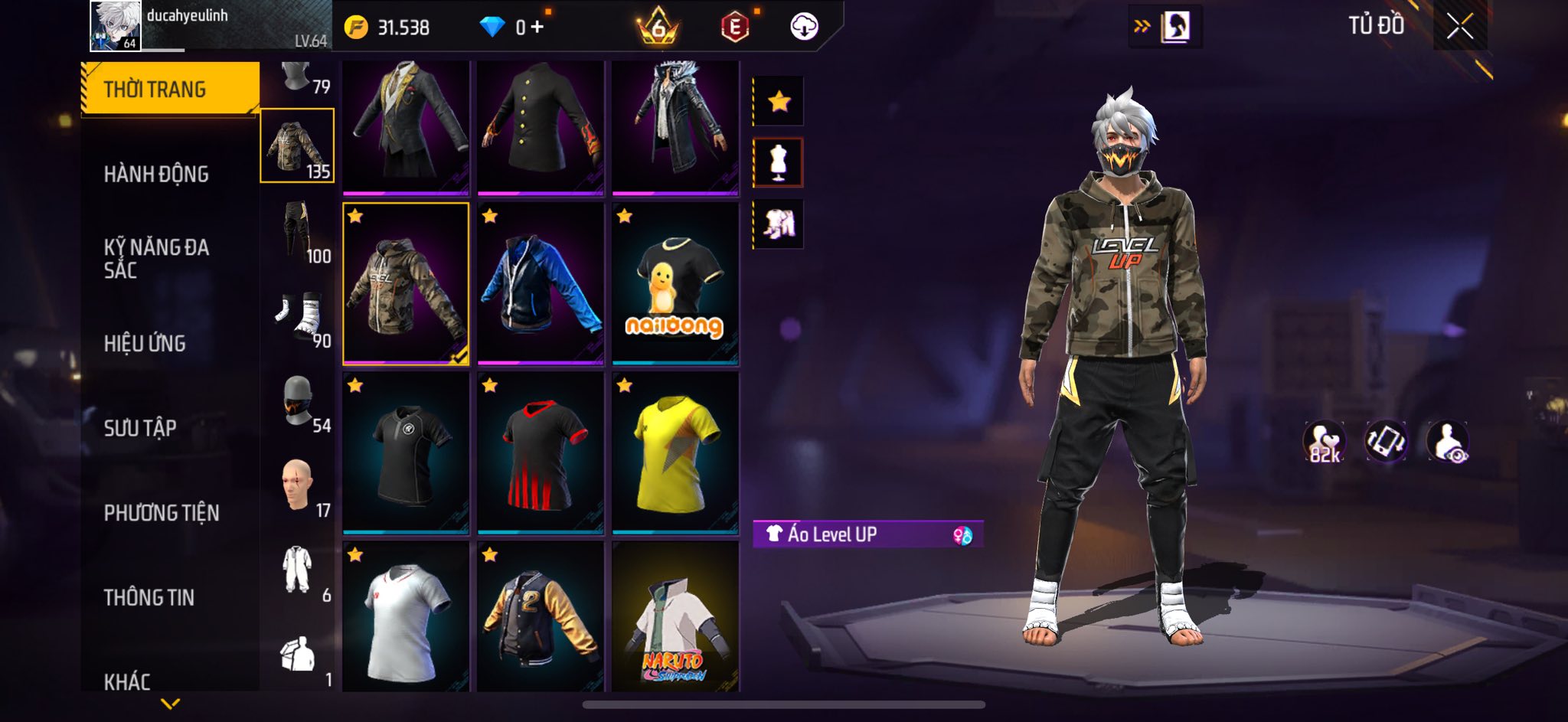Go to the Phương Tiện tab
1568x722 pixels.
click(x=162, y=513)
